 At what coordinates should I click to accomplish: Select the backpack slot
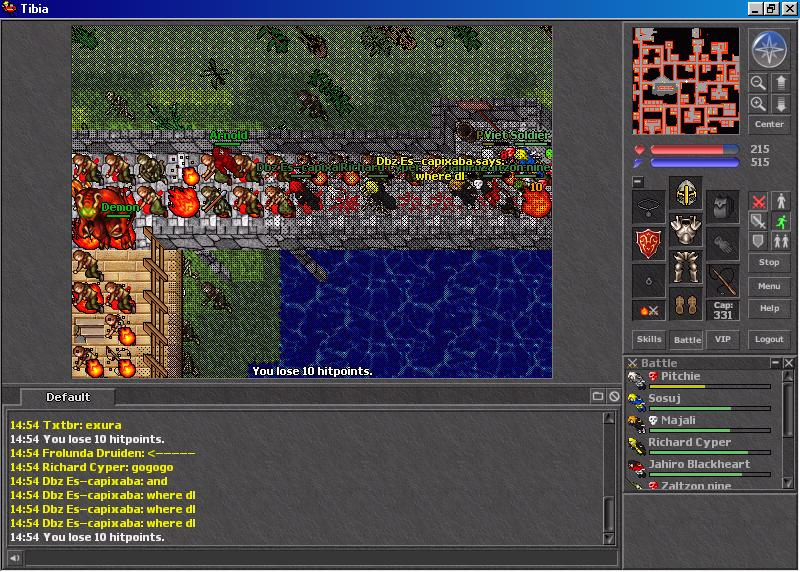click(722, 208)
